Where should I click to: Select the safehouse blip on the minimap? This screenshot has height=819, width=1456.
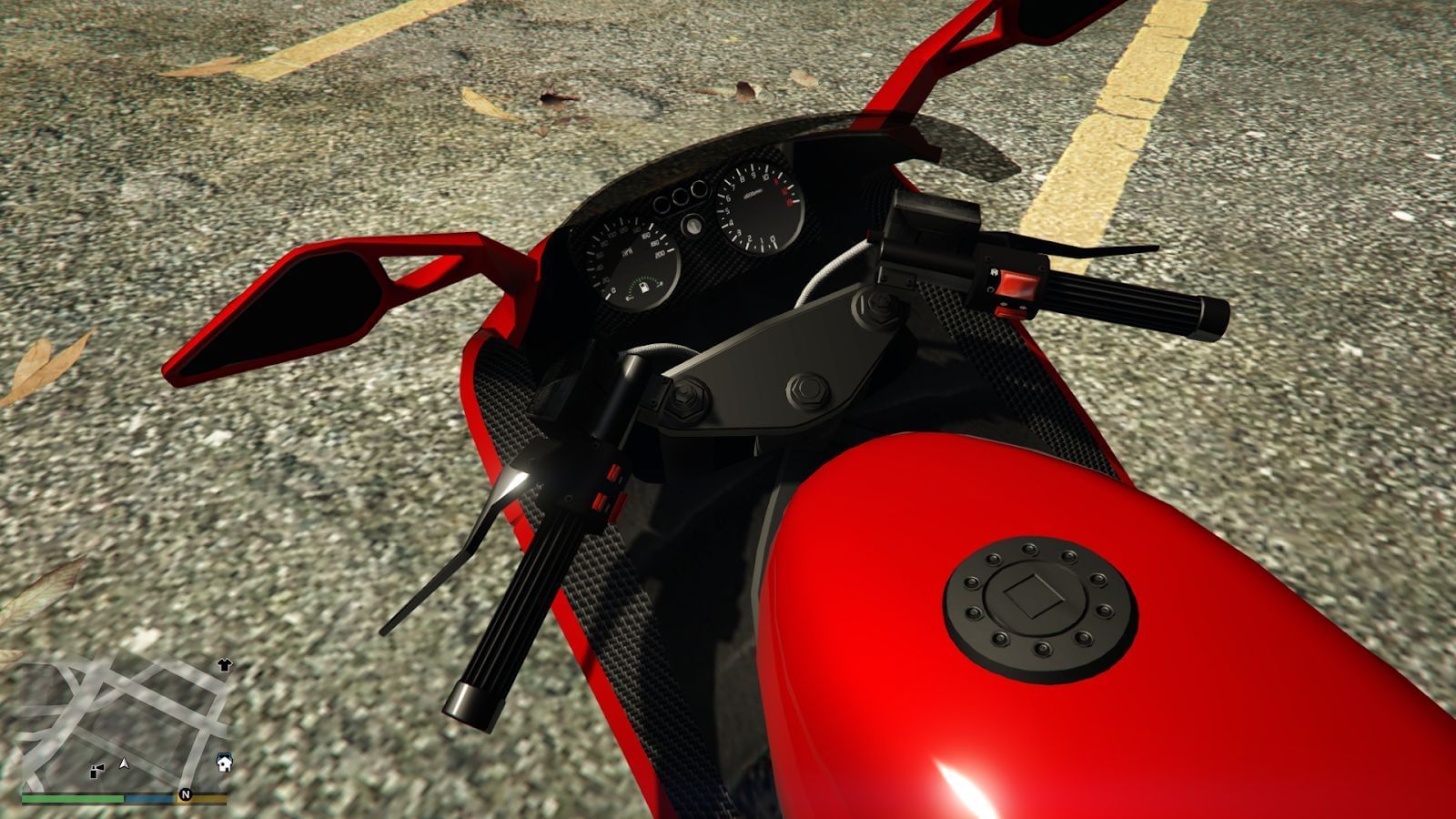[224, 763]
